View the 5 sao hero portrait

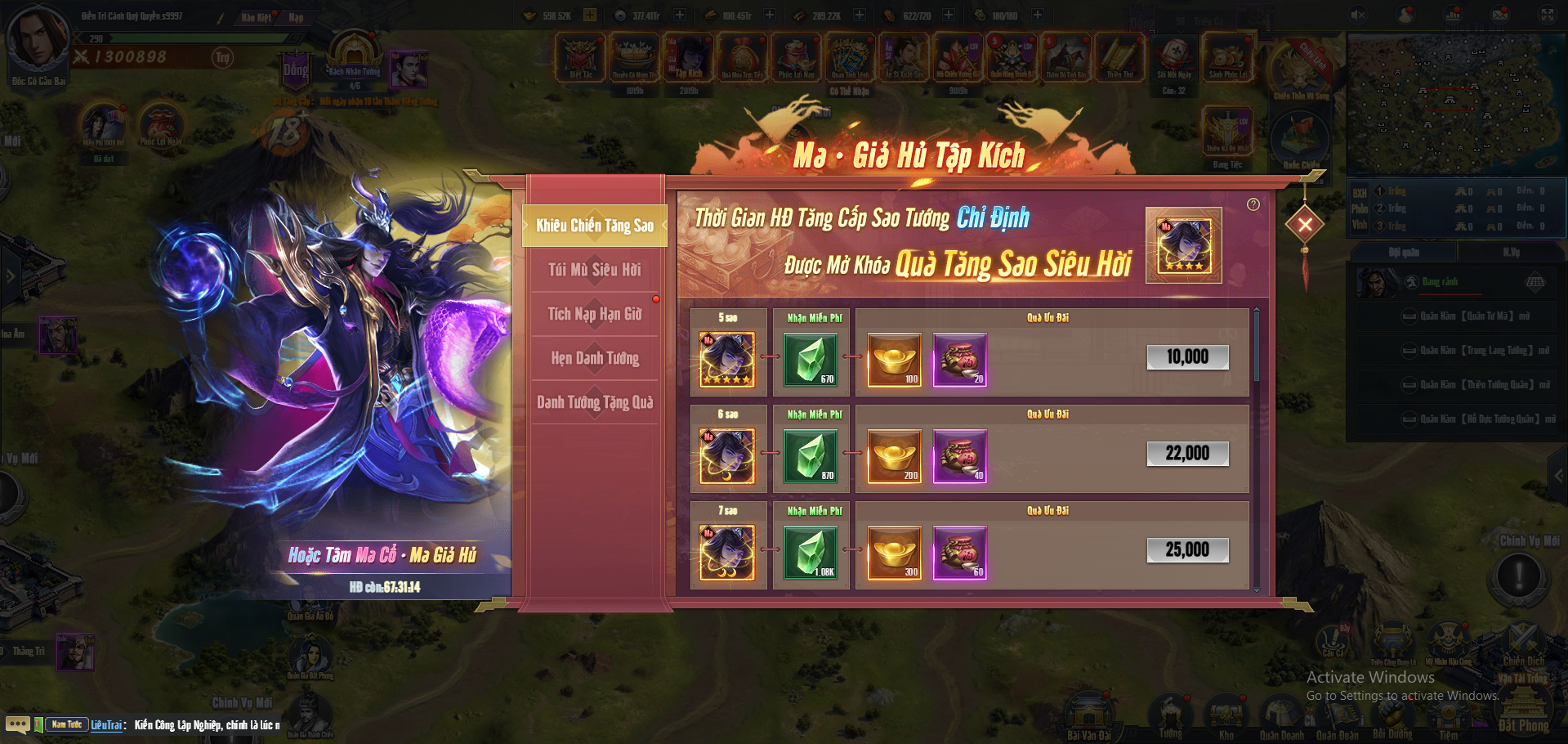coord(726,359)
